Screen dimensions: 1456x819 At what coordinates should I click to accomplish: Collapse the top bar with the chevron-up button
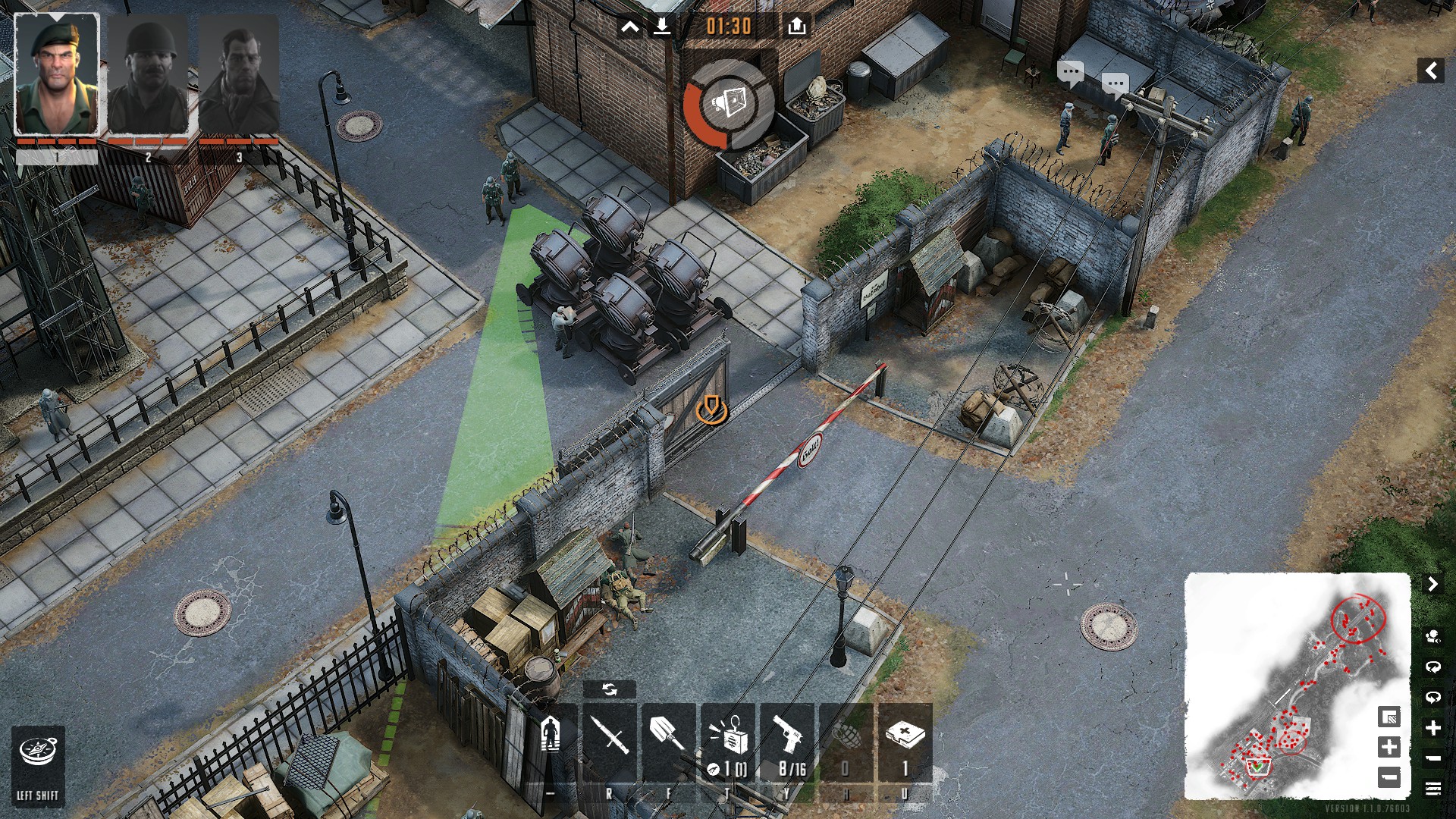coord(630,27)
